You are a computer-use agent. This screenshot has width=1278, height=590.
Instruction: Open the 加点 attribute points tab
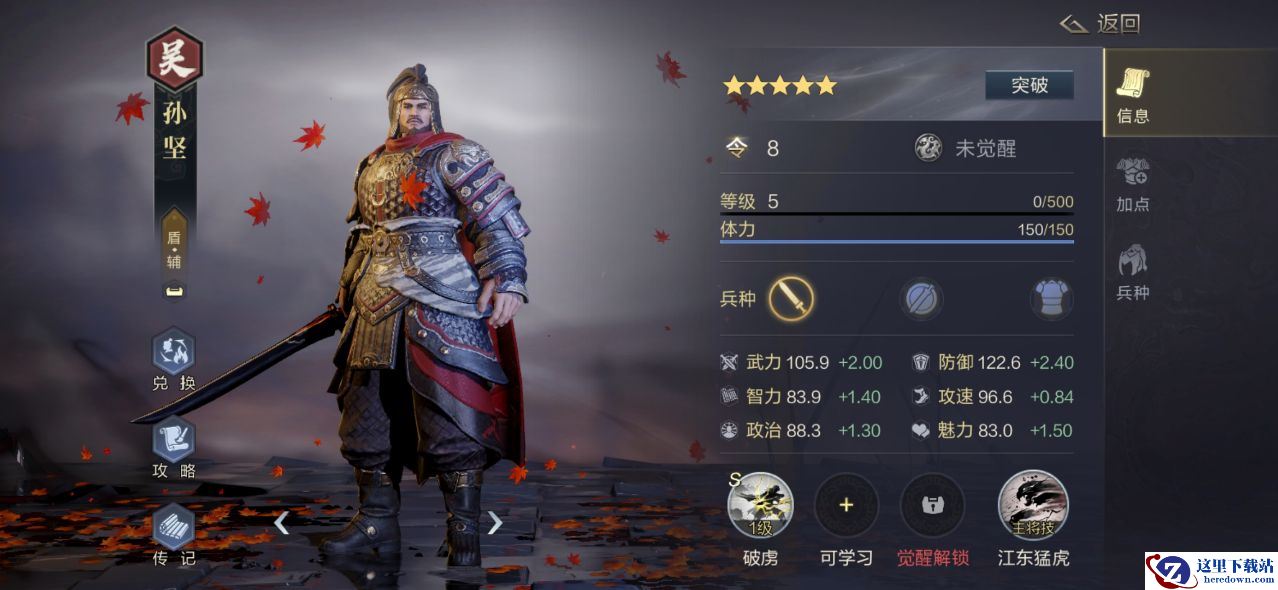point(1133,184)
